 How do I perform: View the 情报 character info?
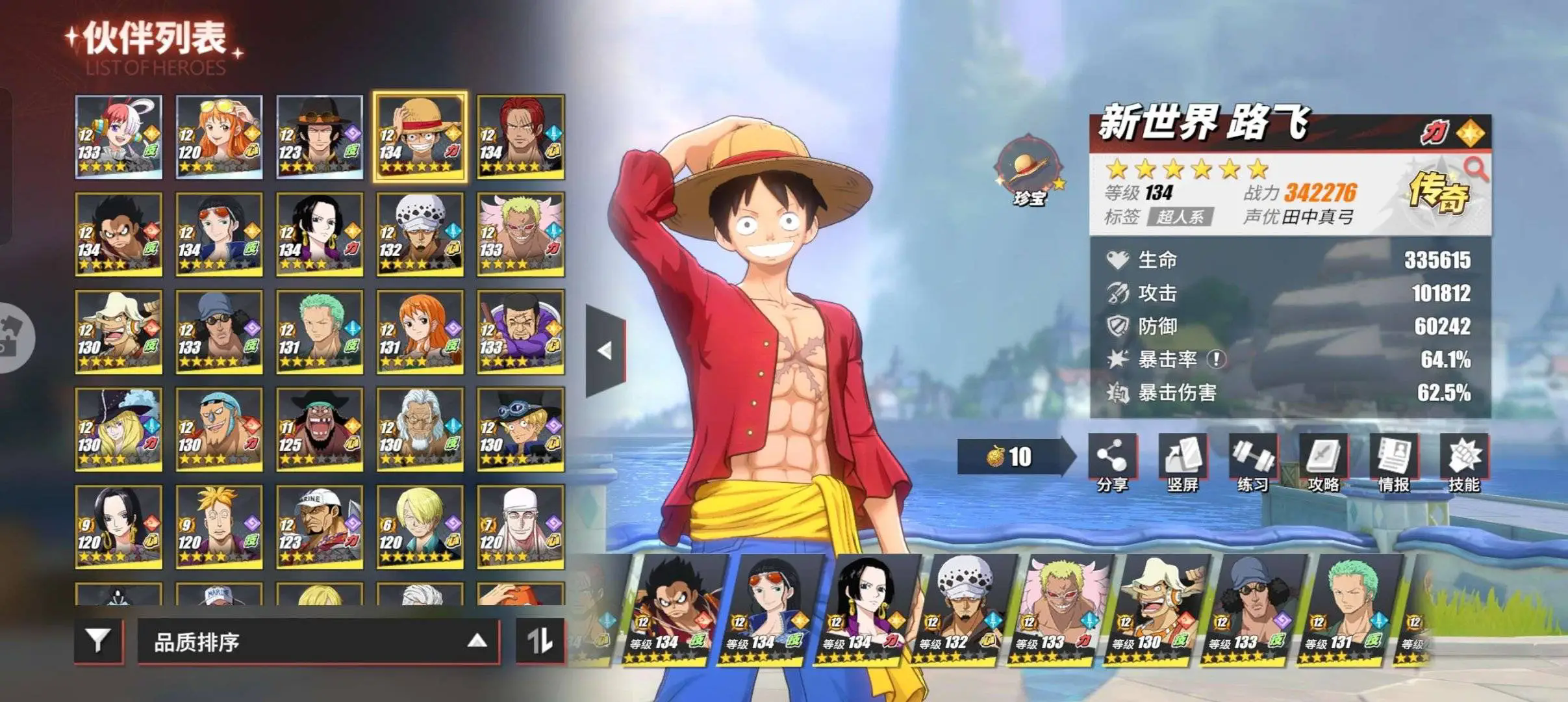tap(1393, 461)
